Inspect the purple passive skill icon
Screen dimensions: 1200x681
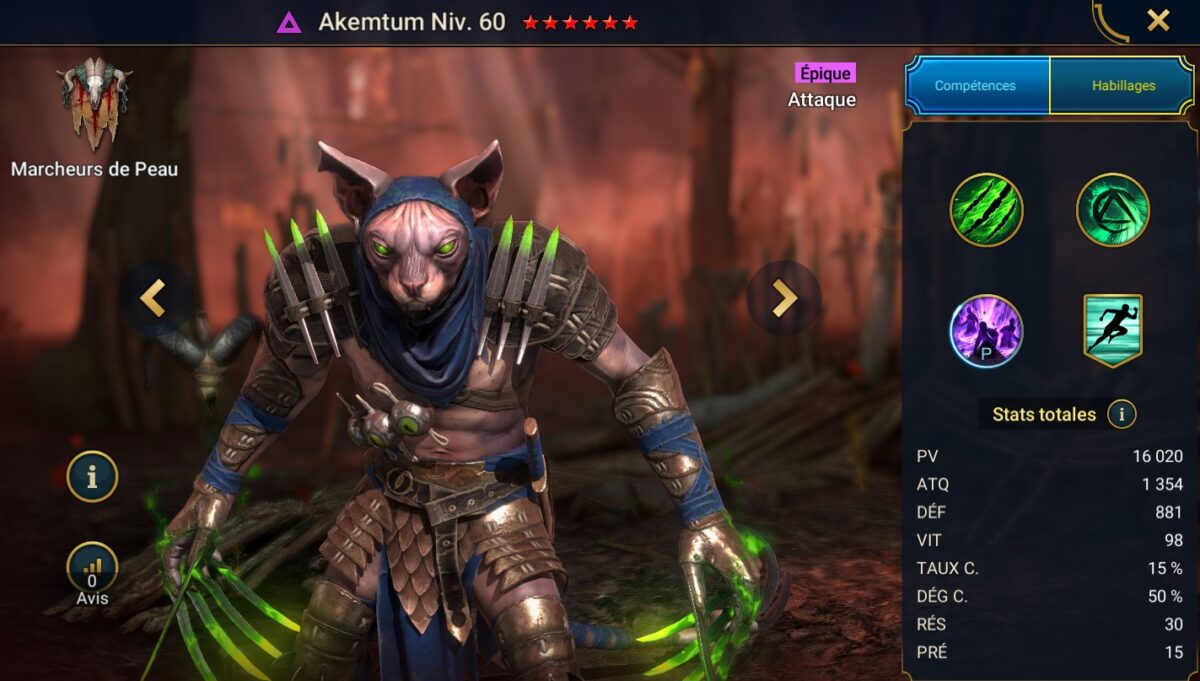pos(986,331)
